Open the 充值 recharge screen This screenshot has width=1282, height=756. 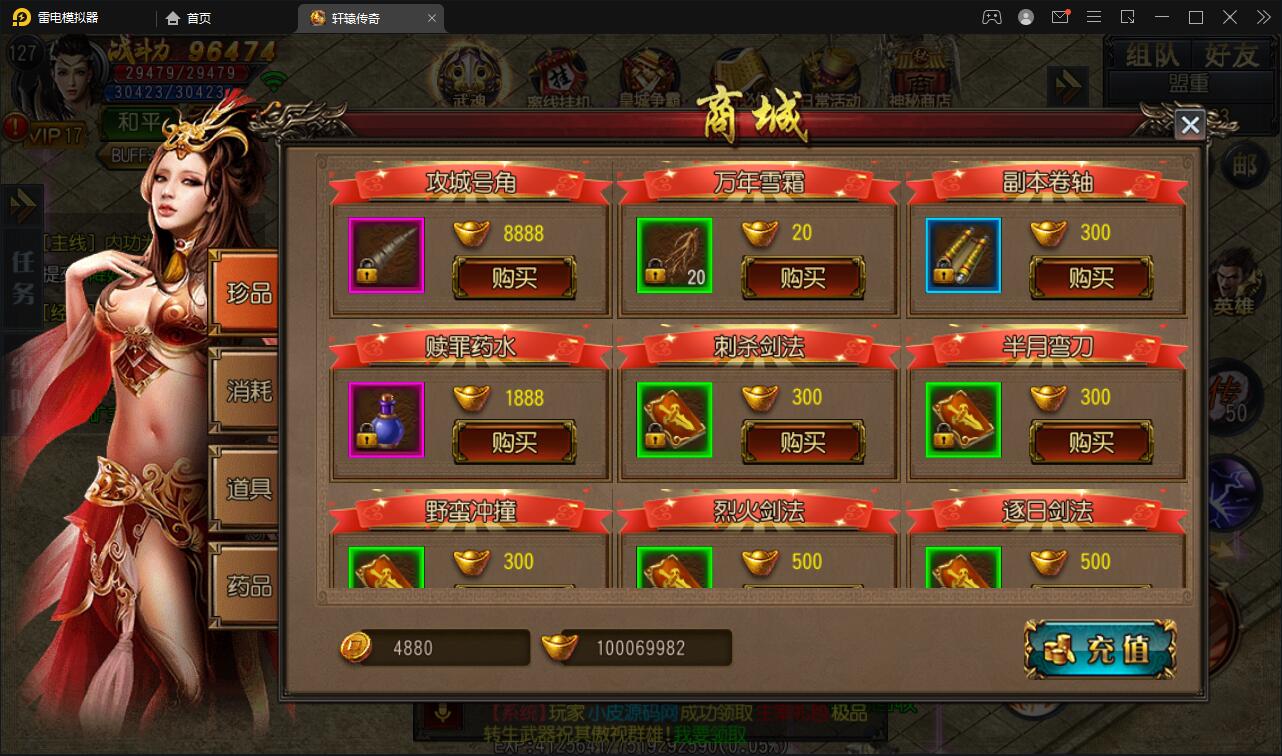point(1101,650)
